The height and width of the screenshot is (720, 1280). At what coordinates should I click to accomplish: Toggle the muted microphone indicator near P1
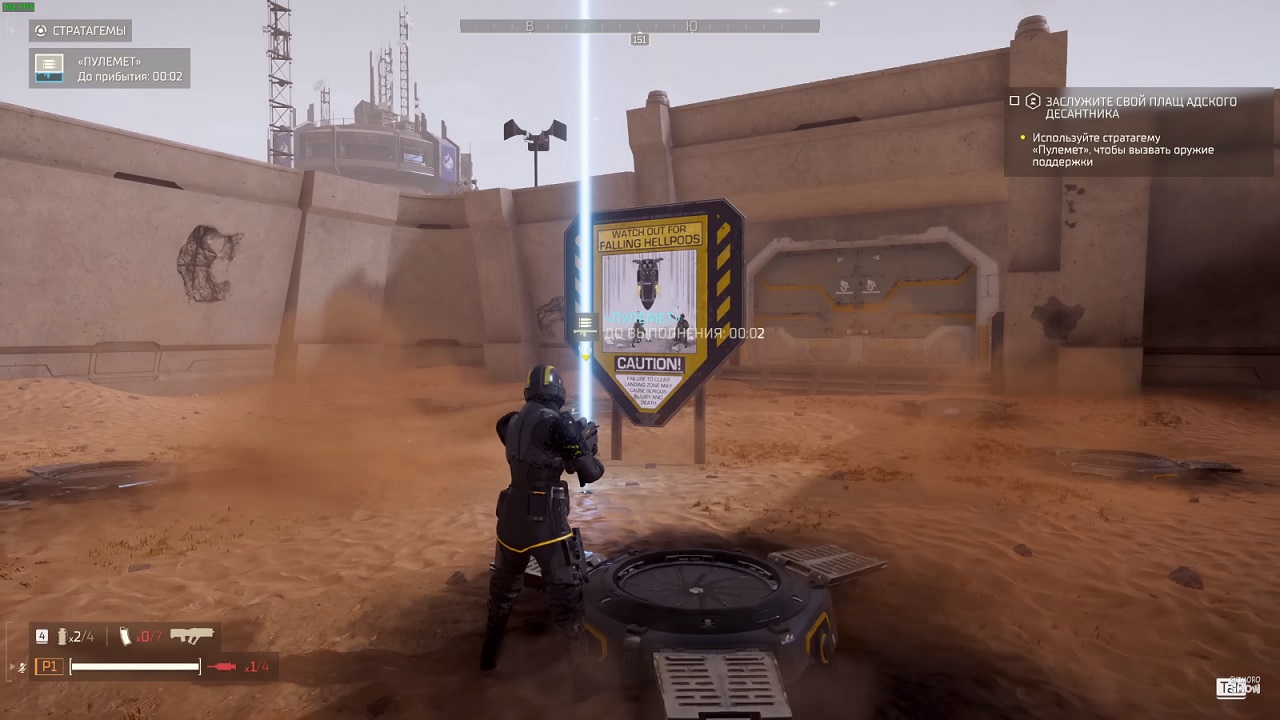point(22,666)
